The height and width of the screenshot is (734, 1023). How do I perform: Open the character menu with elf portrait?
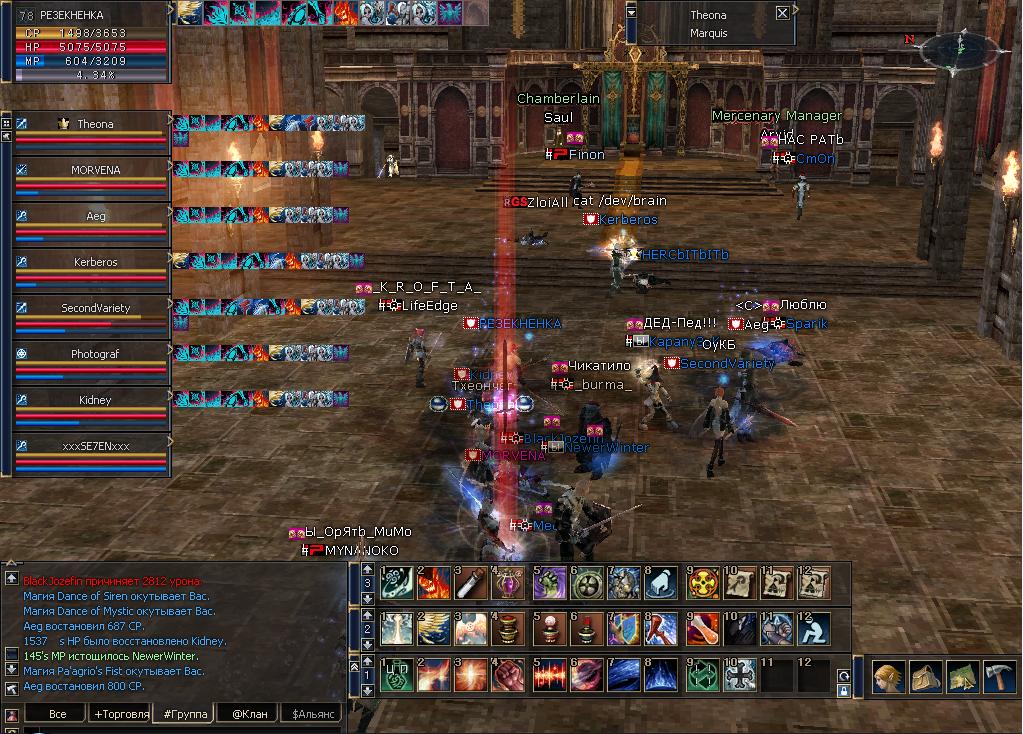click(x=889, y=676)
